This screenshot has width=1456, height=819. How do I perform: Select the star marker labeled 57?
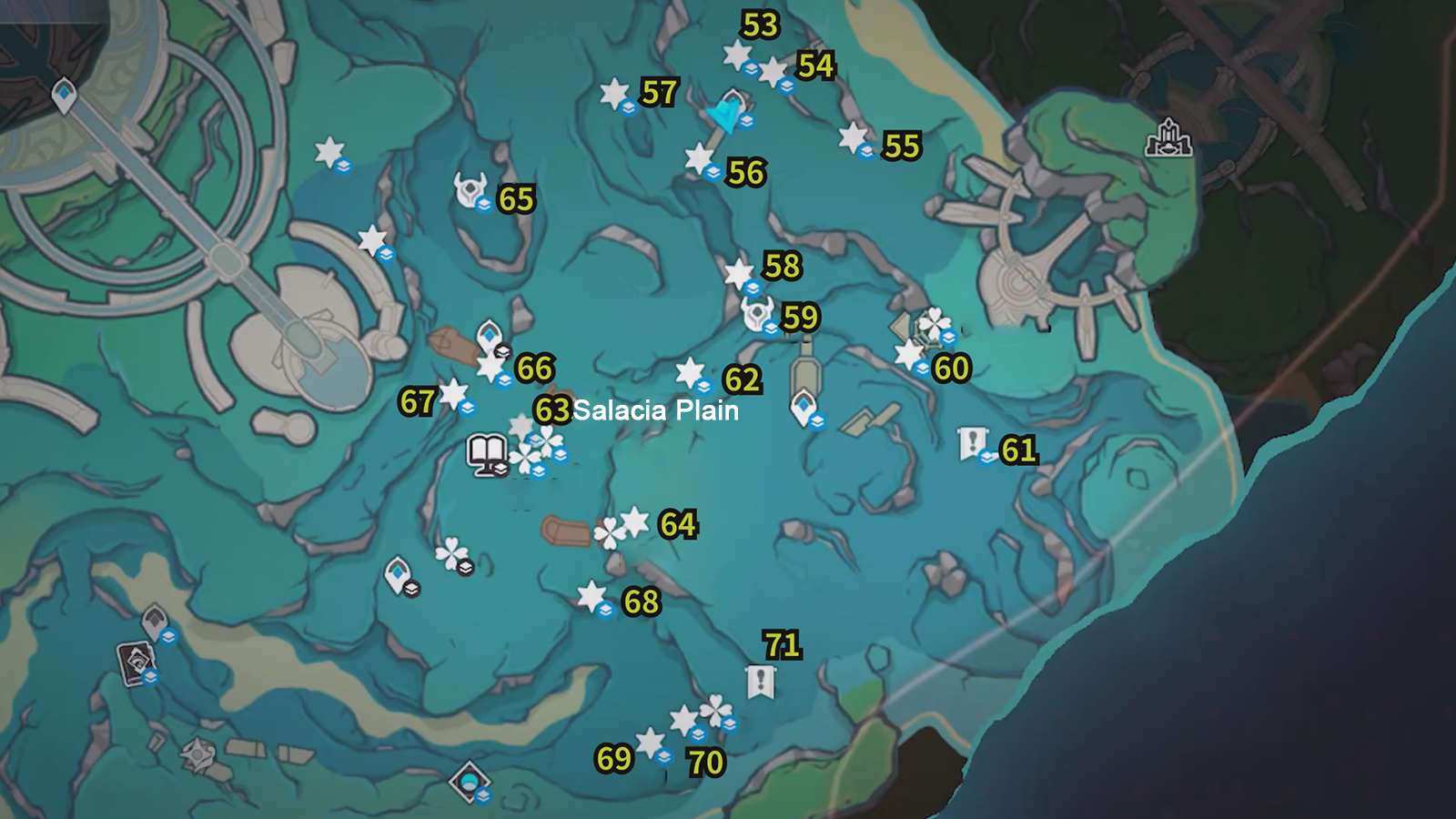[x=615, y=92]
